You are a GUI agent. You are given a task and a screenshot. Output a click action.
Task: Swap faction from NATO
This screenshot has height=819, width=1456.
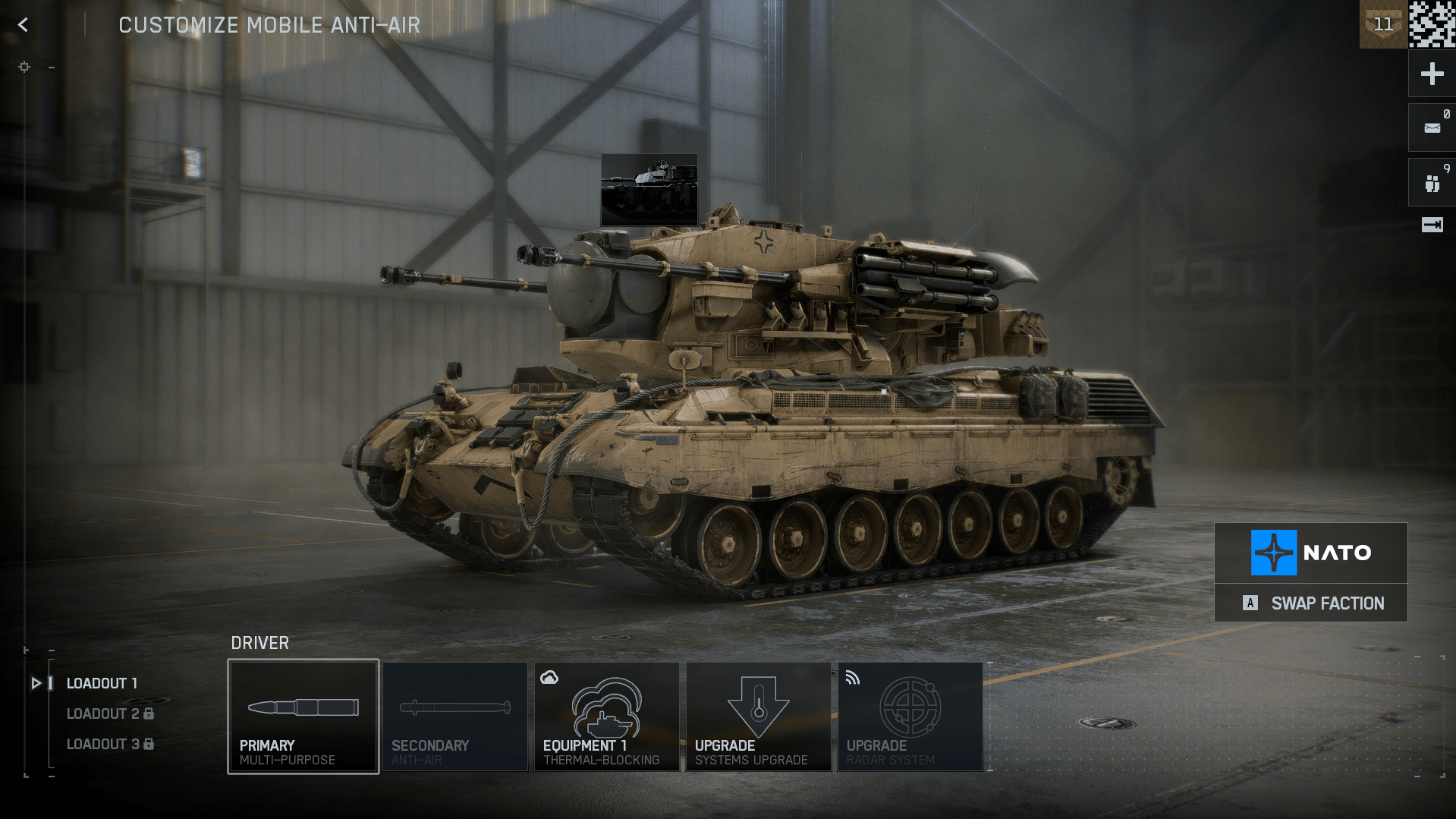tap(1311, 603)
